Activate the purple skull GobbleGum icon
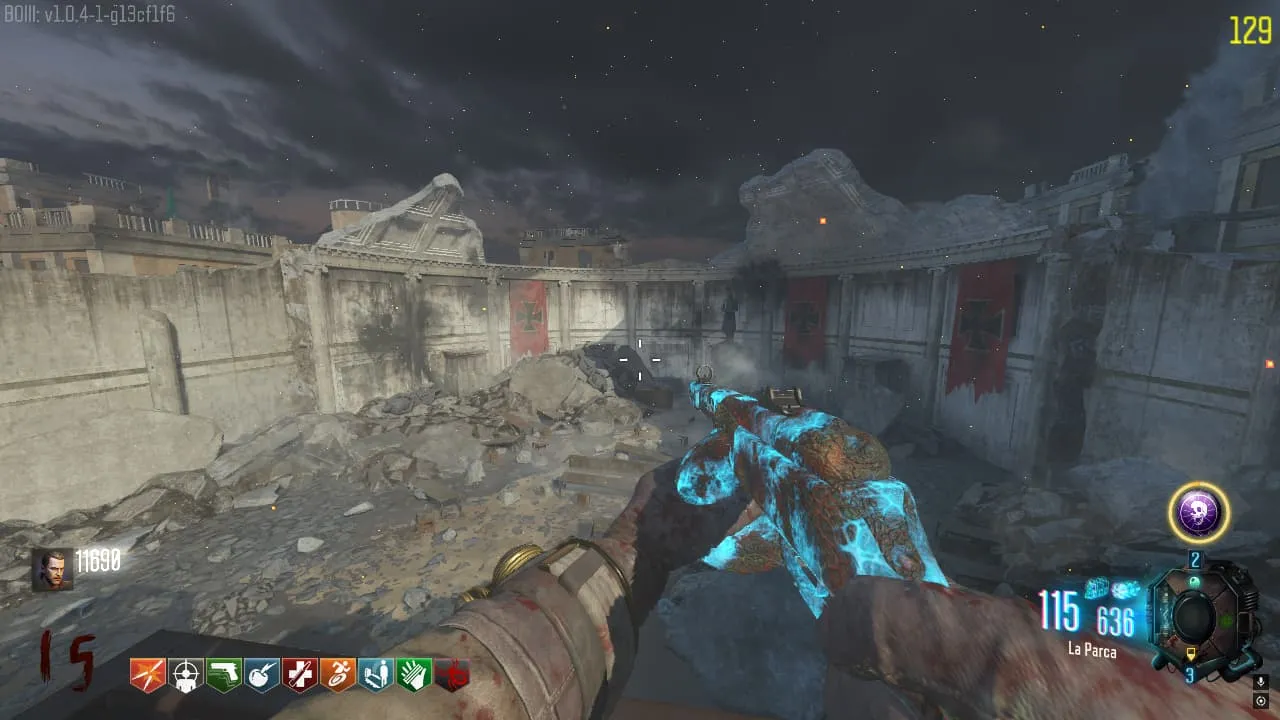The image size is (1280, 720). point(1199,513)
